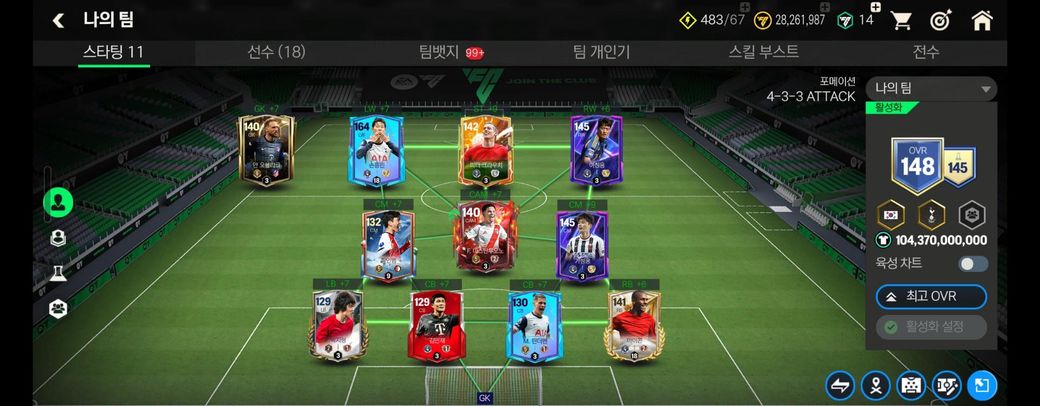The width and height of the screenshot is (1040, 406).
Task: Open the 스킬 부스트 tab
Action: (x=764, y=52)
